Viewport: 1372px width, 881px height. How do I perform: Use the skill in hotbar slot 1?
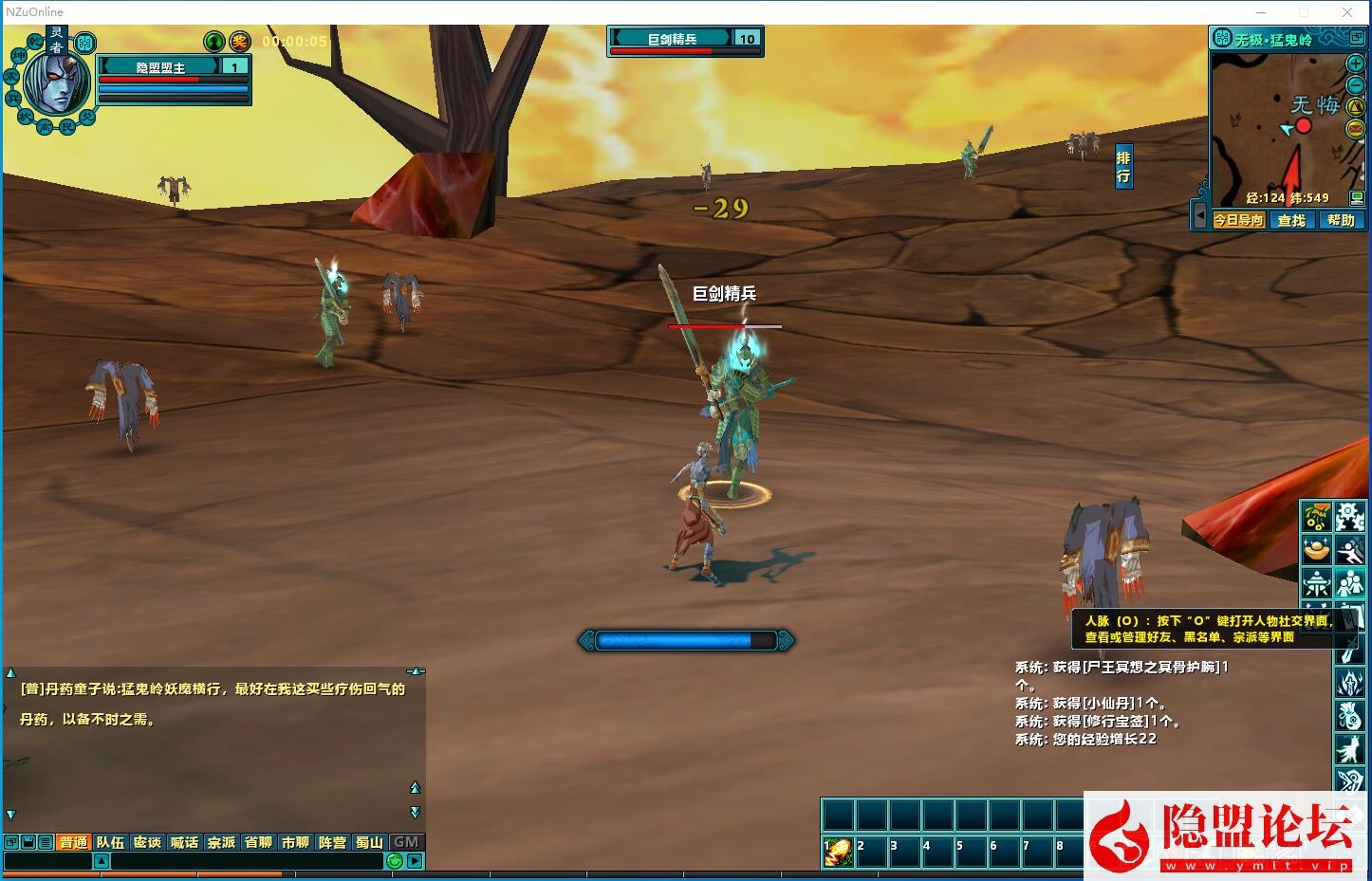click(x=837, y=852)
